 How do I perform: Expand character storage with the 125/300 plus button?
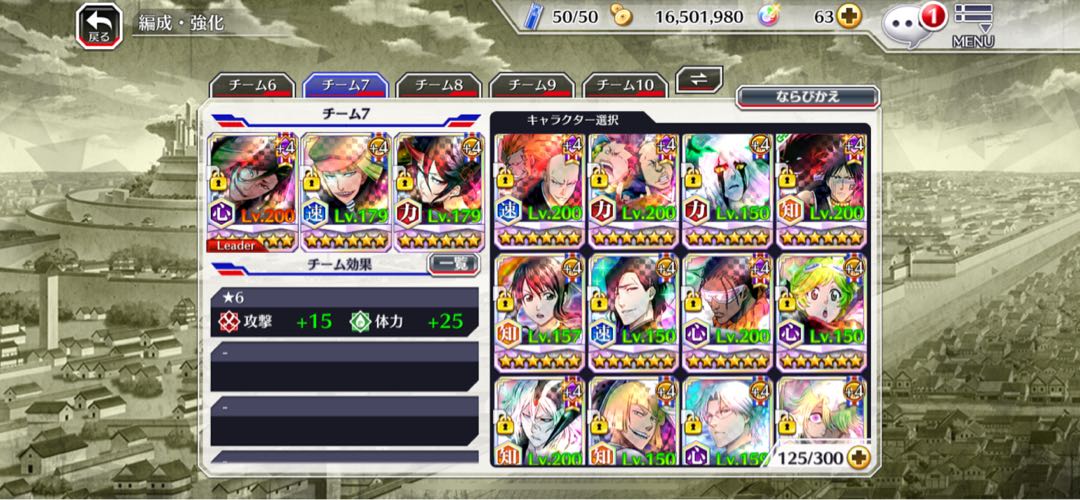(x=857, y=457)
